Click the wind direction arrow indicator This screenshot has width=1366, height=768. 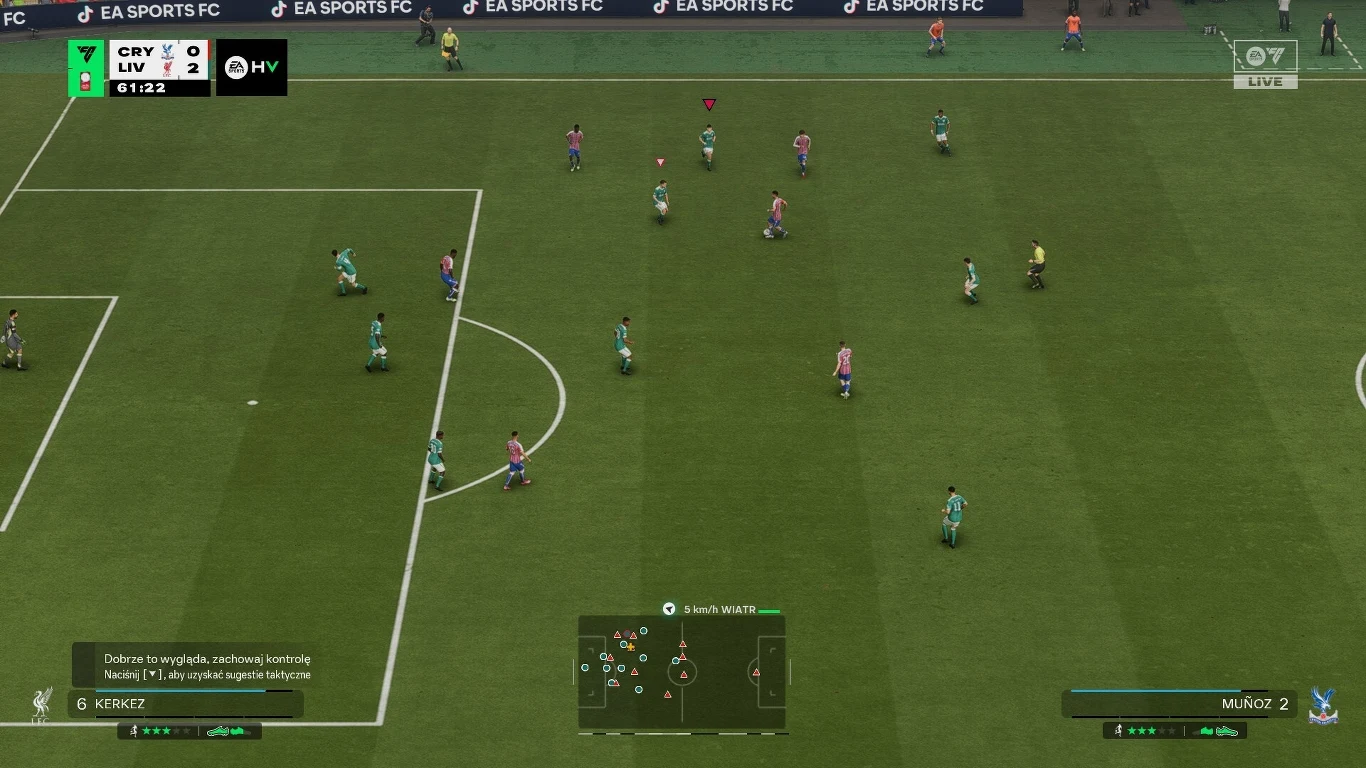coord(668,608)
